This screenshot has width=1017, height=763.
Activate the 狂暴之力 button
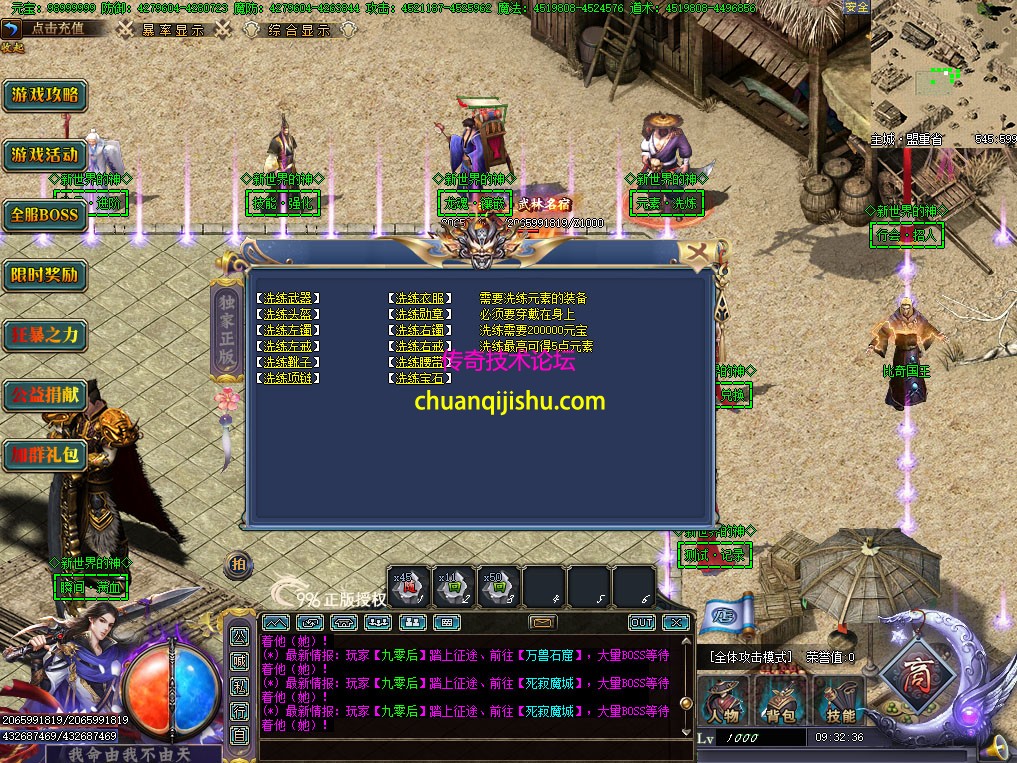[45, 334]
